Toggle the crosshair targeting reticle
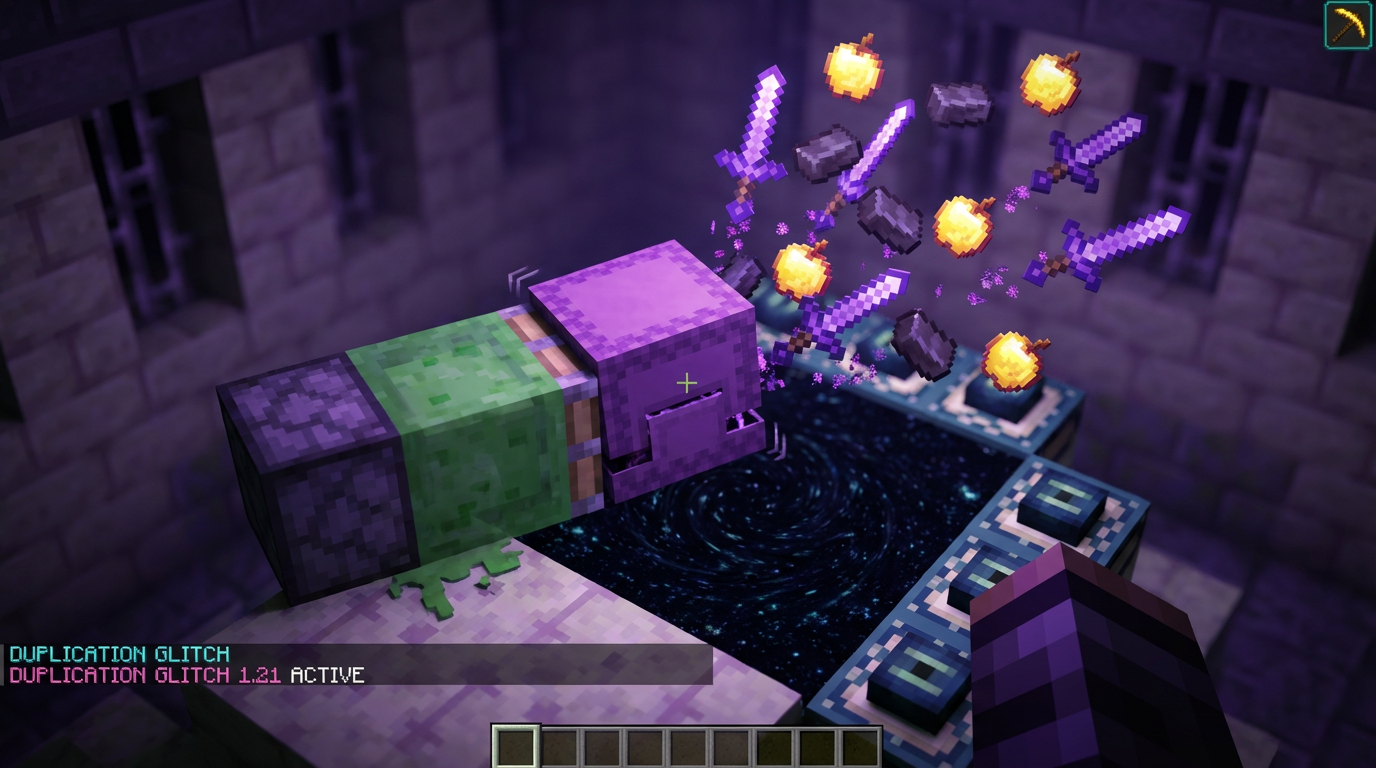Screen dimensions: 1376x768 687,382
